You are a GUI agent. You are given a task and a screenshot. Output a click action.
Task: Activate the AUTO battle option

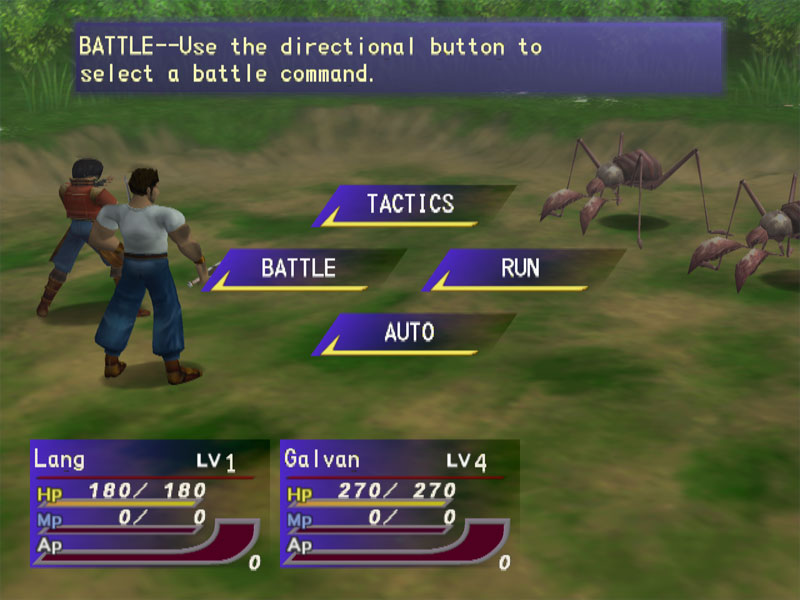[410, 332]
